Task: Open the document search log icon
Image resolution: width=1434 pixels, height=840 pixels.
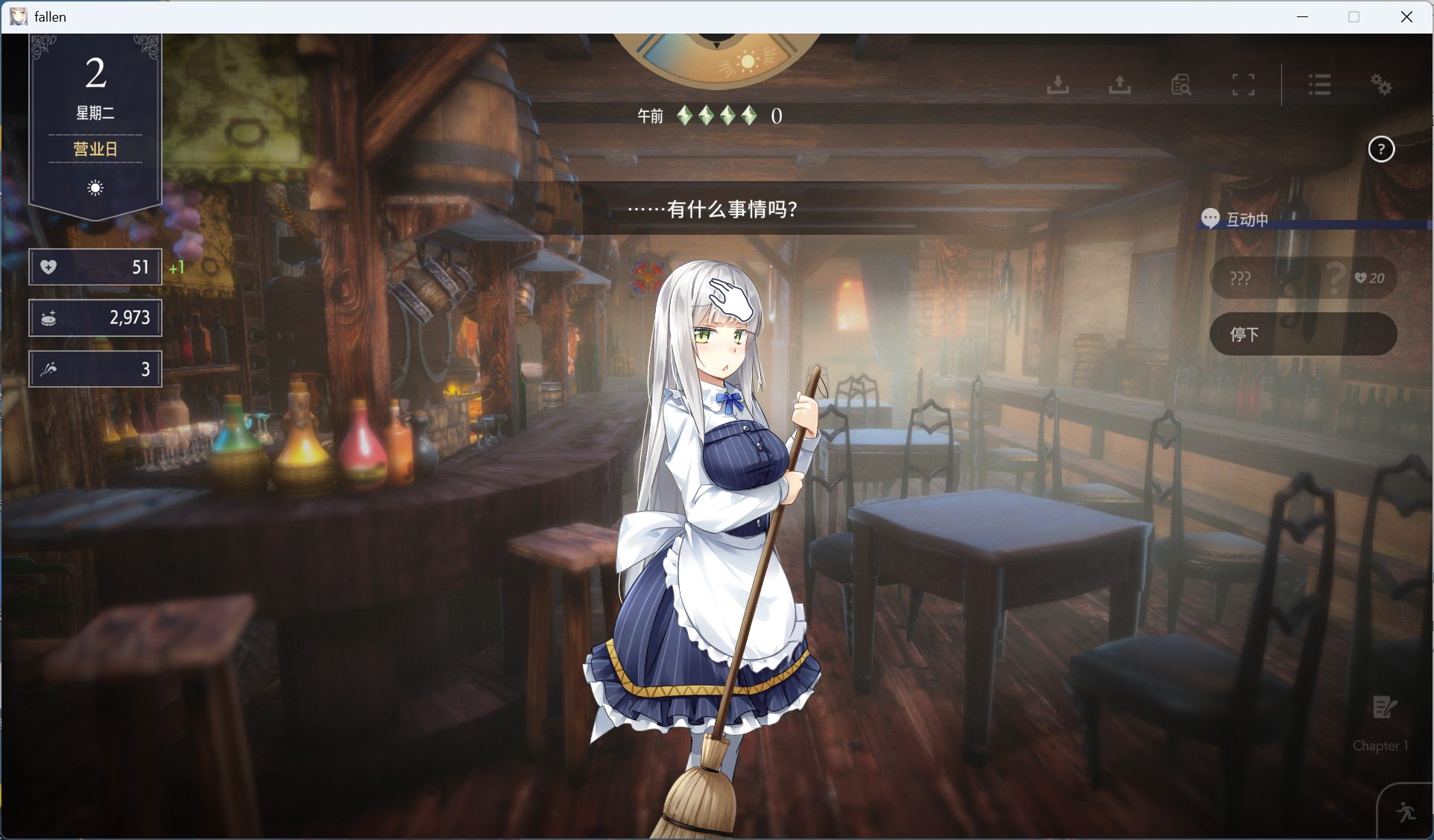Action: point(1181,84)
